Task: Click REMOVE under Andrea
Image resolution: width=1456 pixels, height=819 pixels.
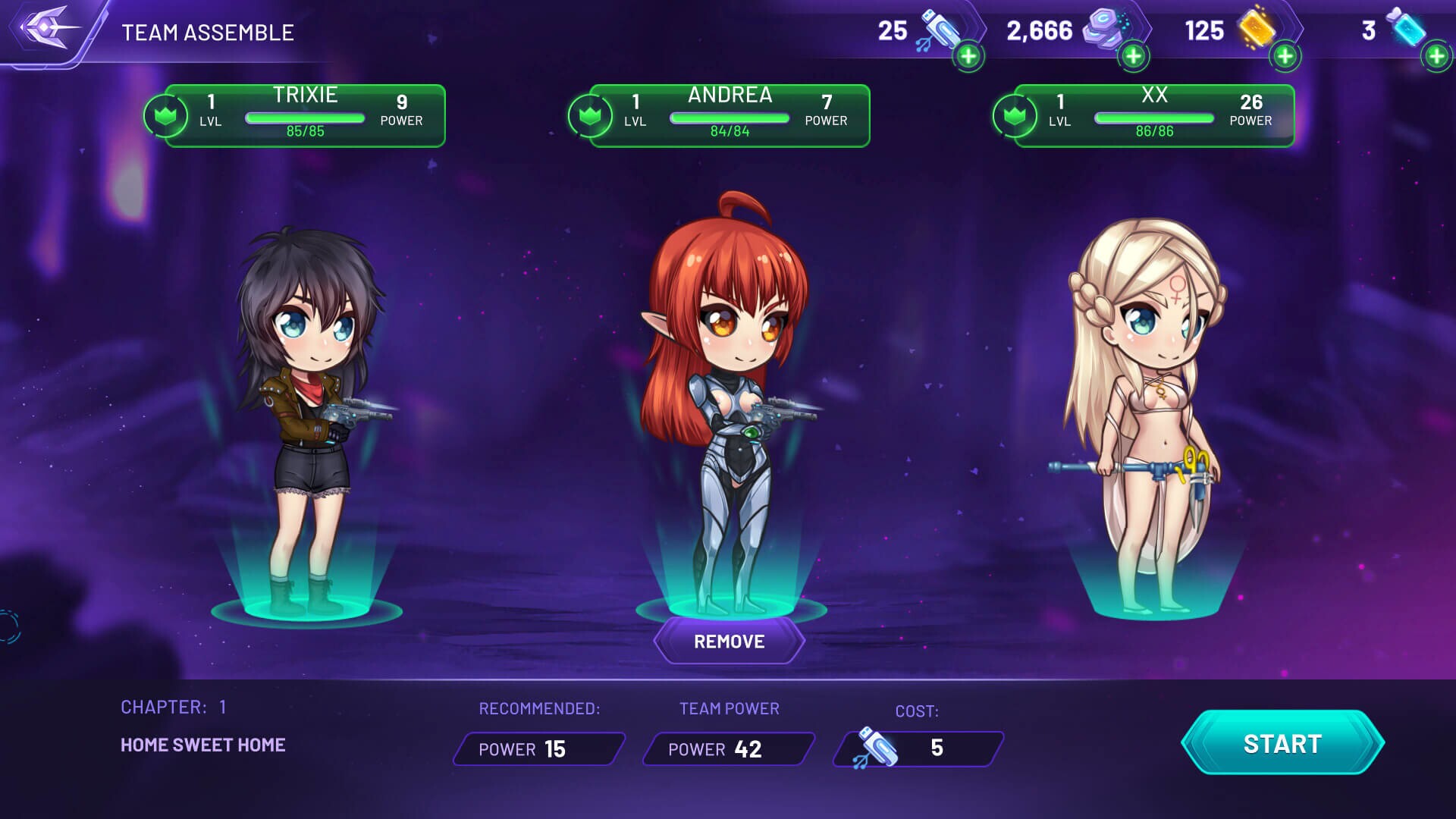Action: tap(728, 641)
